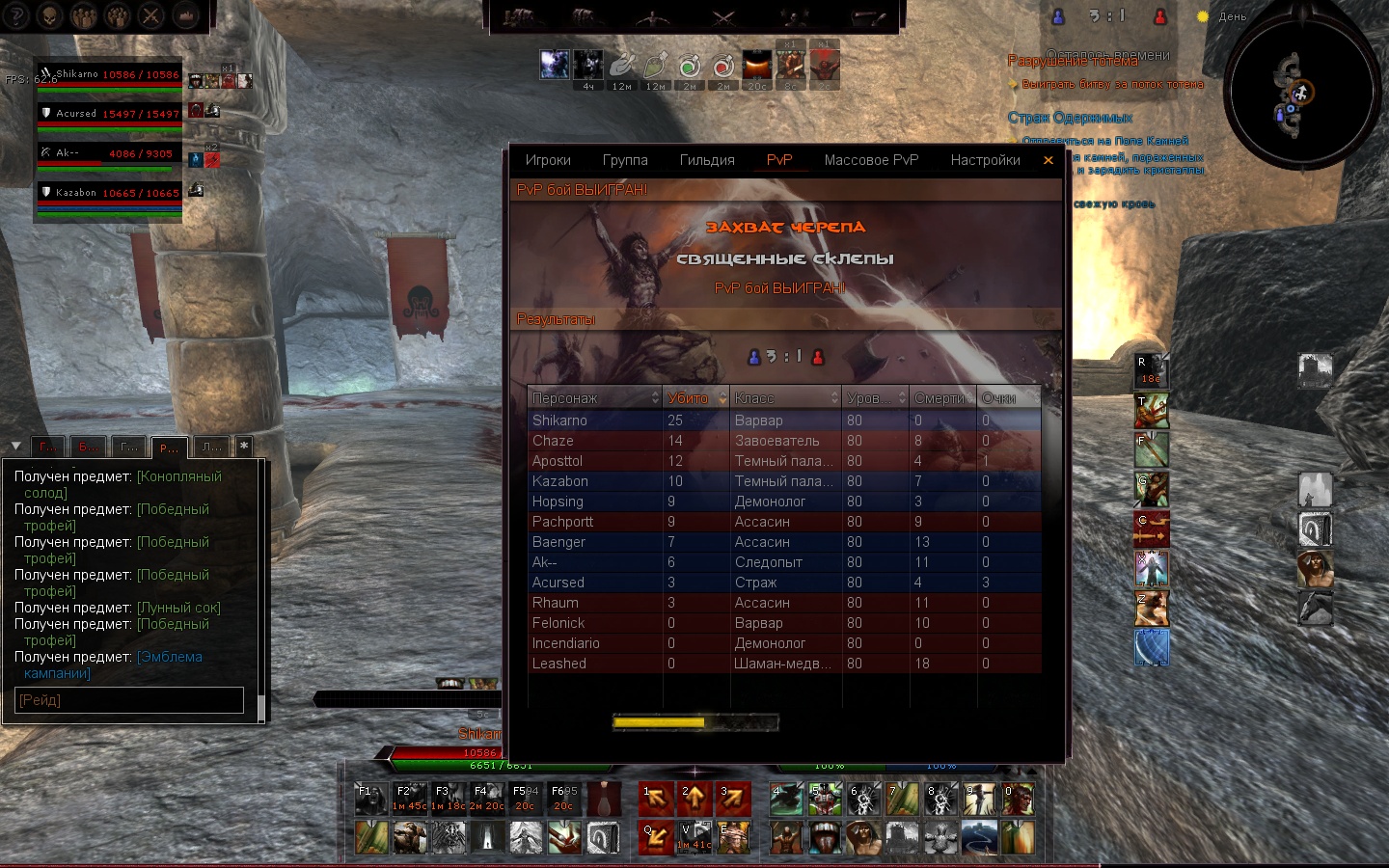The height and width of the screenshot is (868, 1389).
Task: Show the Массовое PvP tab
Action: 871,160
